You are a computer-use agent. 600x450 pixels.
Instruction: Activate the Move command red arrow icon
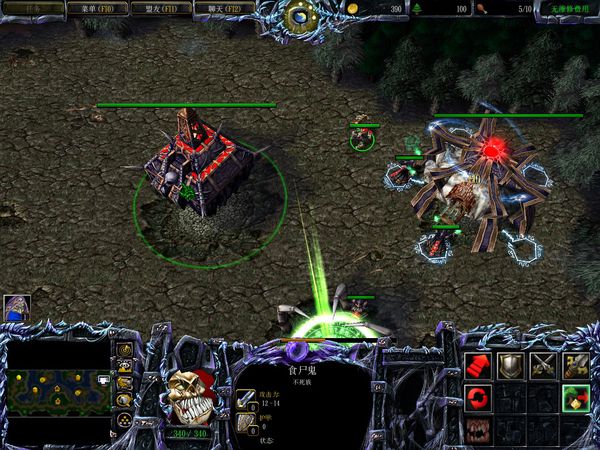click(x=479, y=366)
